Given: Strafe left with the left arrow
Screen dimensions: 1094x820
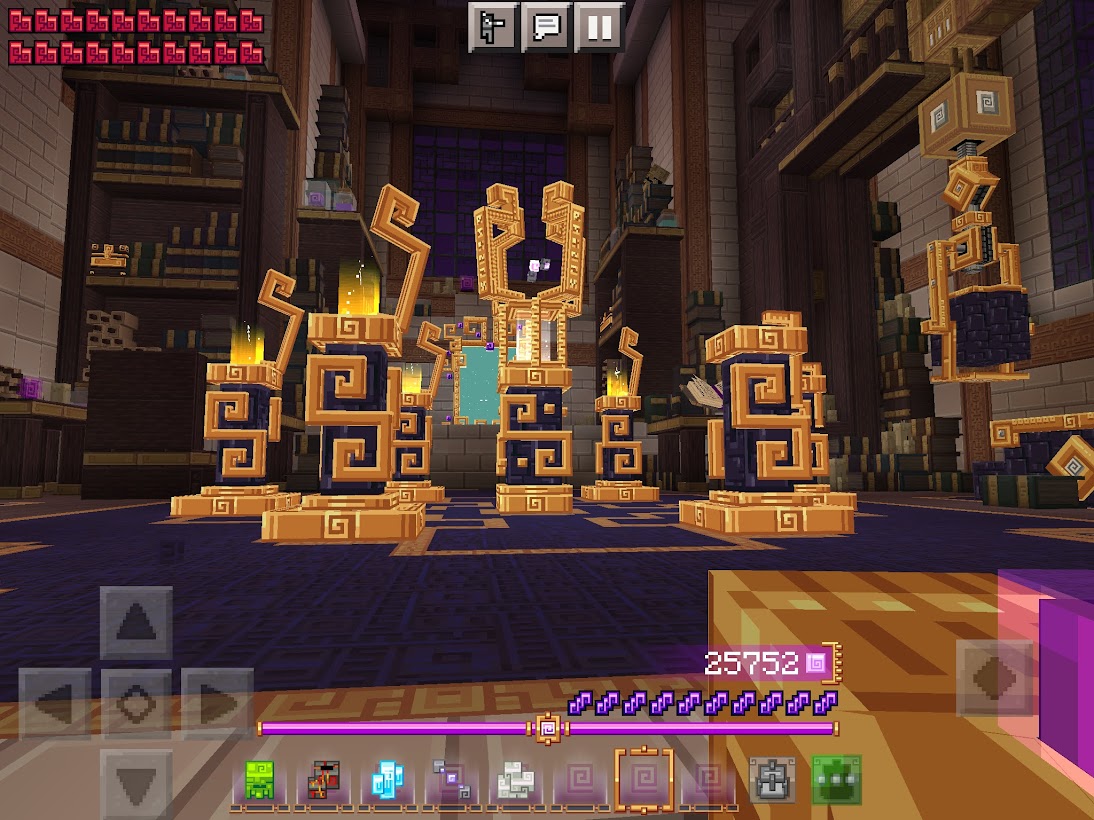Looking at the screenshot, I should click(x=57, y=703).
